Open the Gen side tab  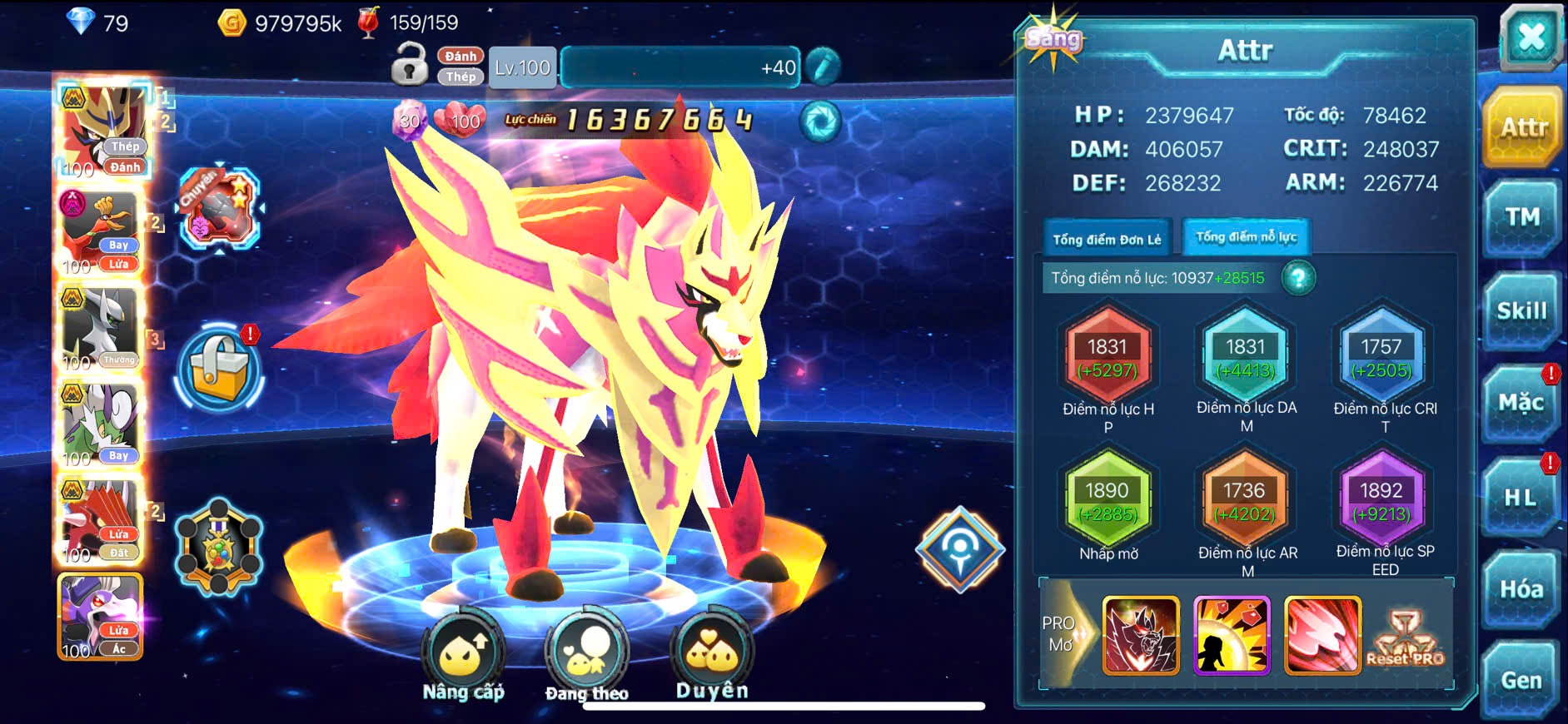[1521, 680]
